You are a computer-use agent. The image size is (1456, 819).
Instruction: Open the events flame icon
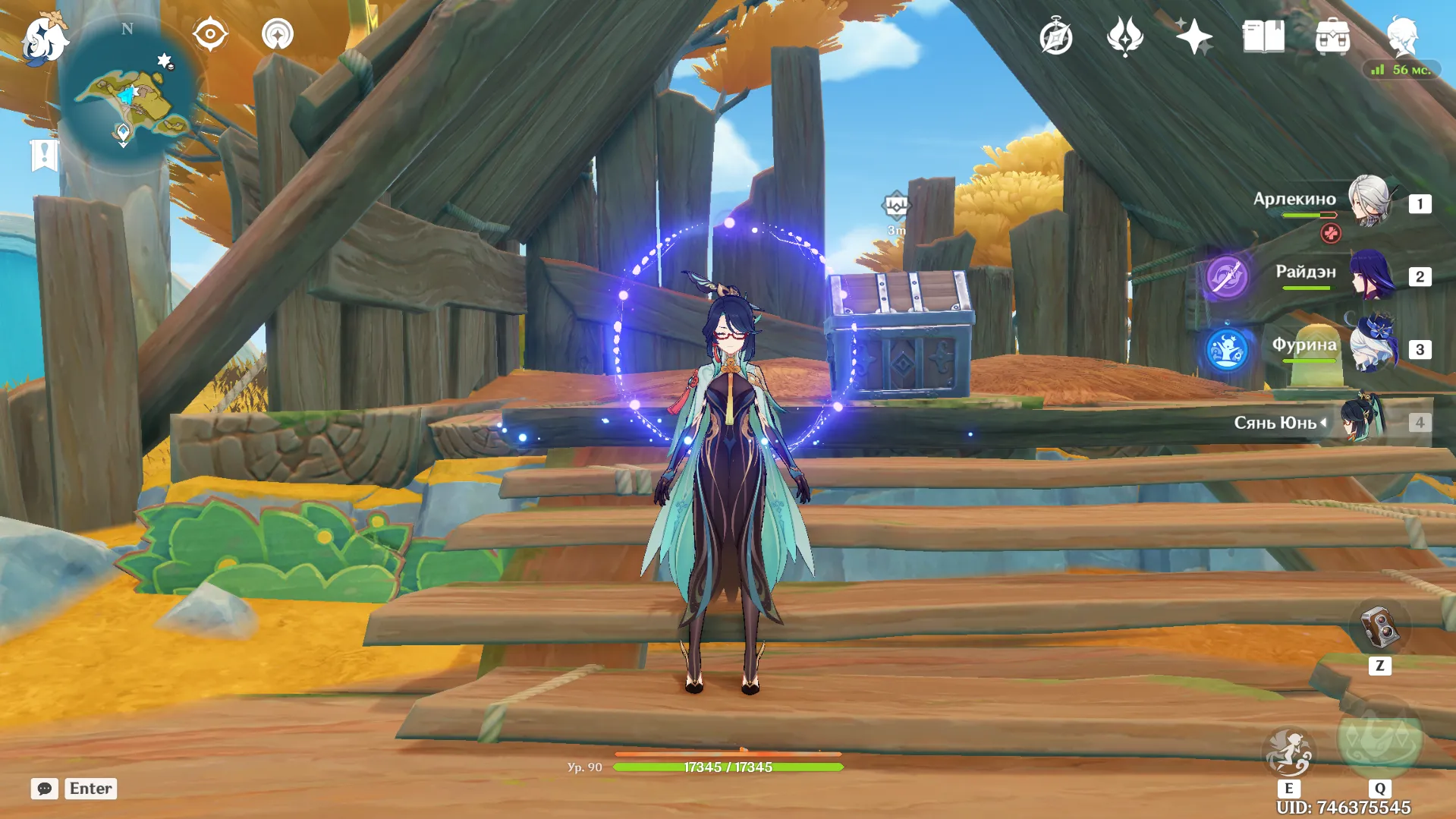click(x=1124, y=36)
